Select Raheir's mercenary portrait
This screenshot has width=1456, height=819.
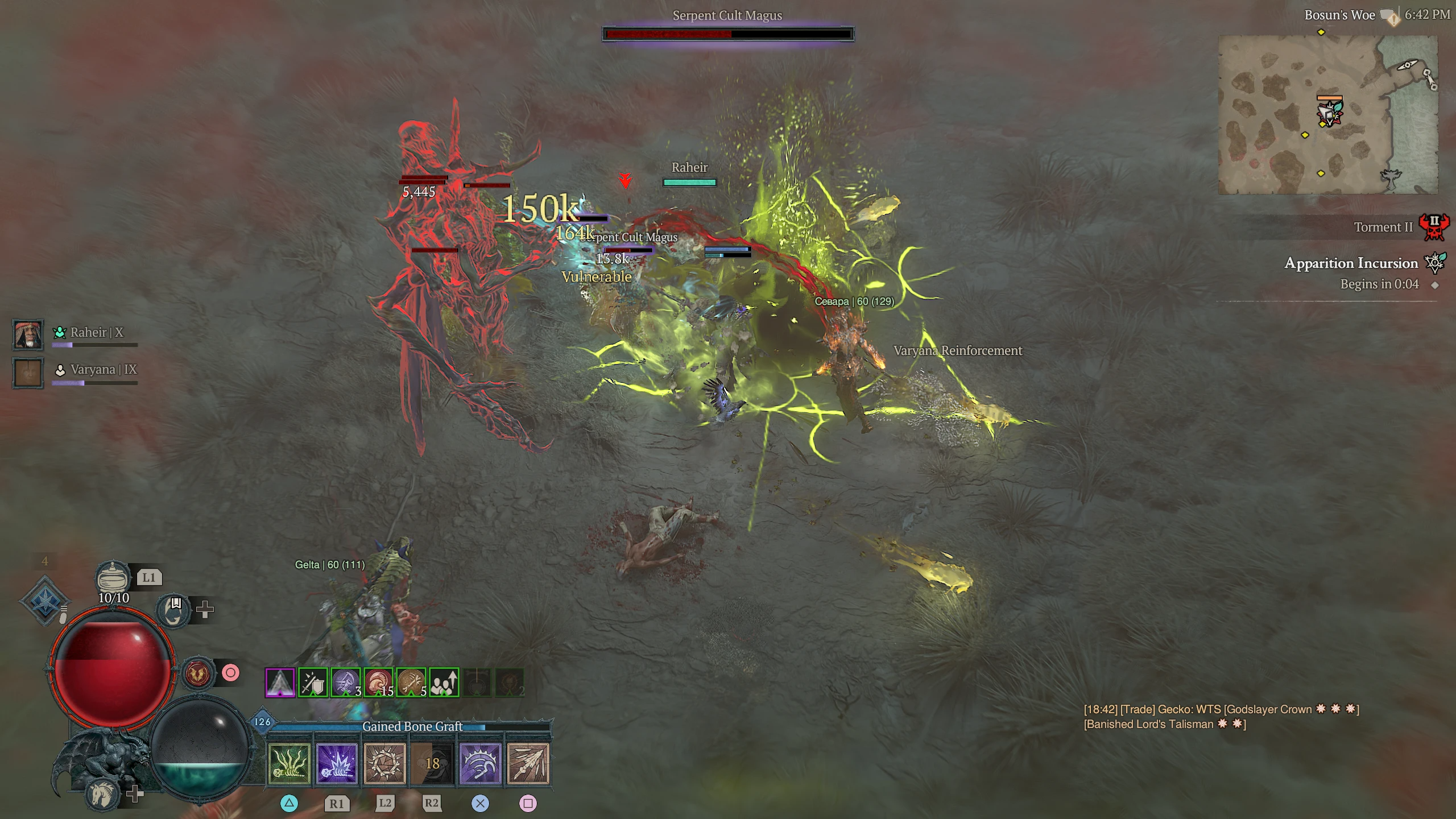coord(28,334)
